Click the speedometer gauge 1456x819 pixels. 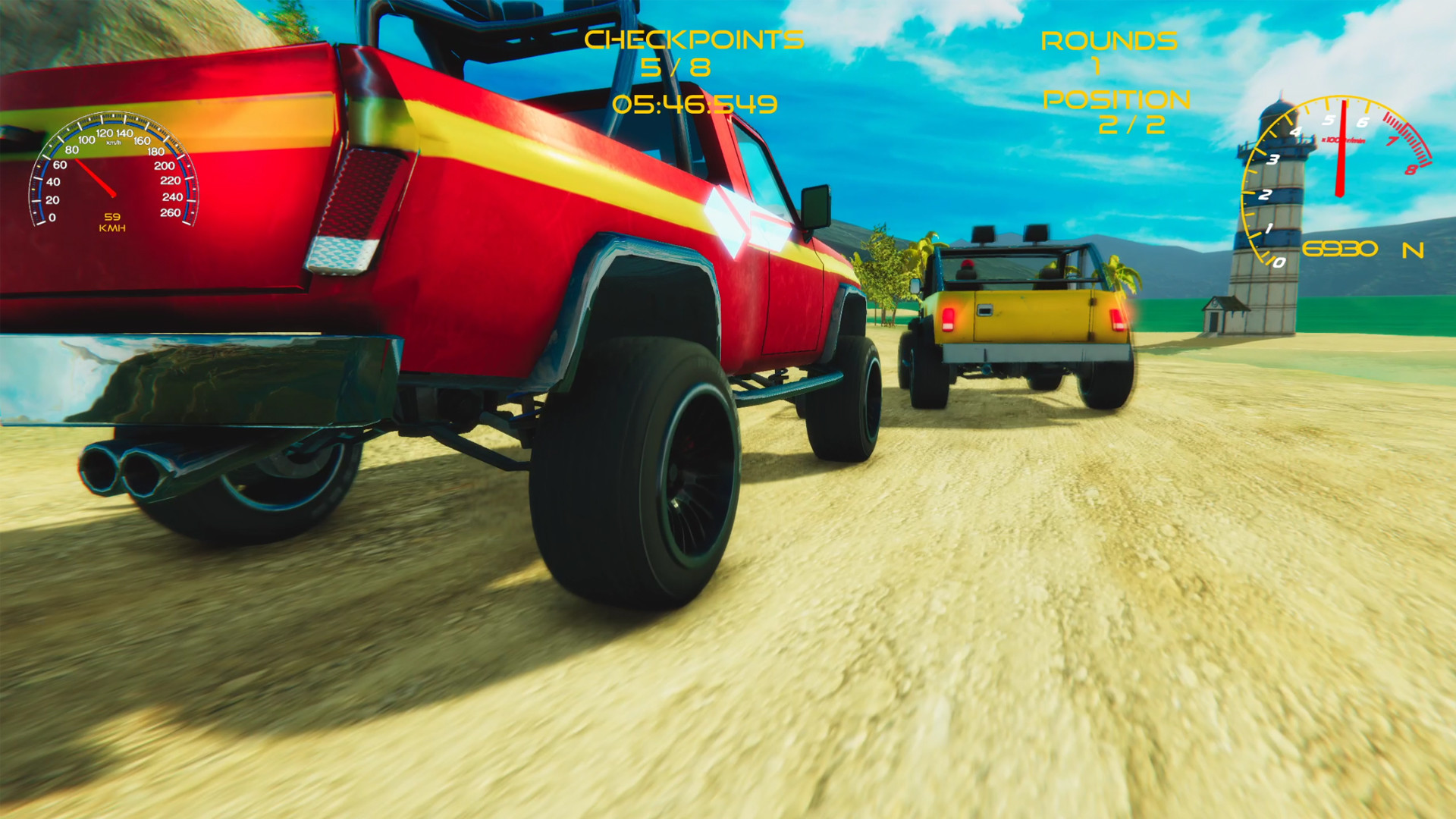point(114,171)
